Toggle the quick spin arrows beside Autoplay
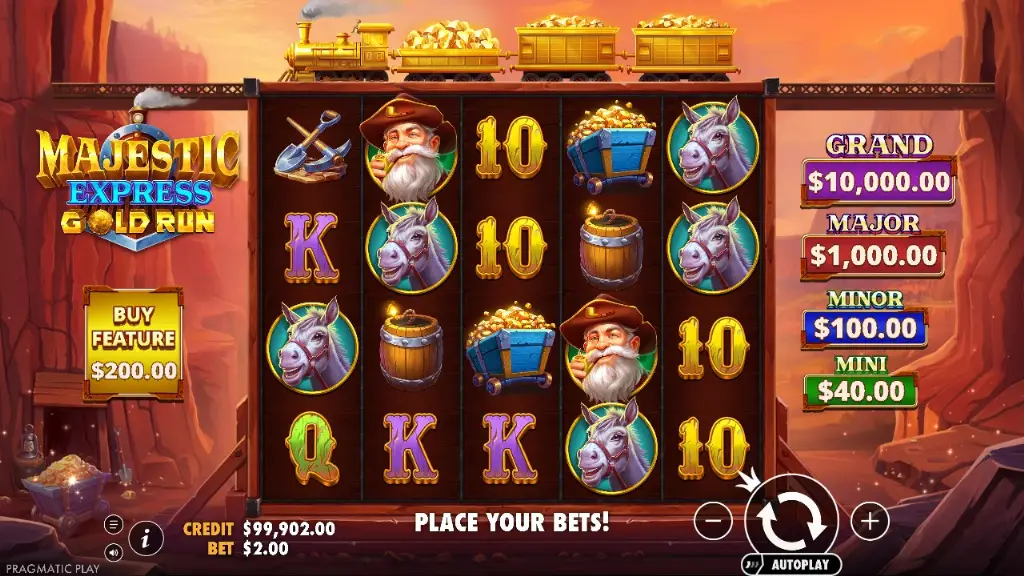 point(754,565)
